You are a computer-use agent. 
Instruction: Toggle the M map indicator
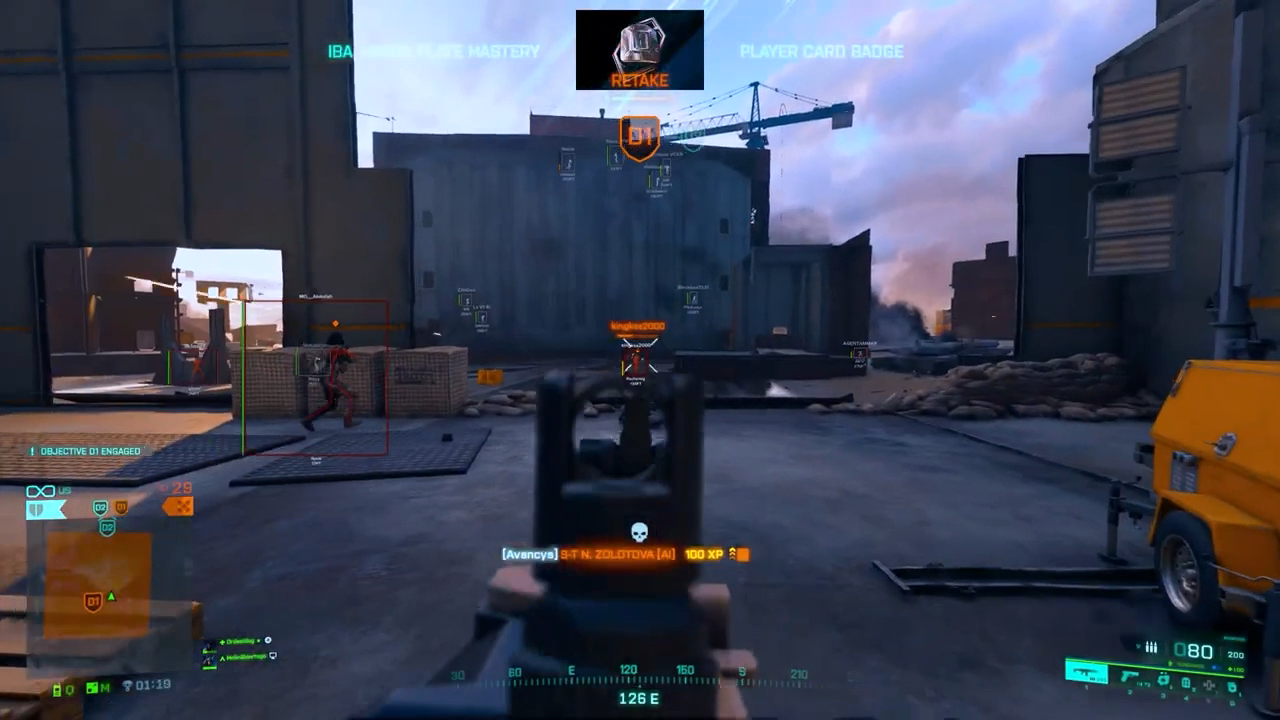pos(97,688)
